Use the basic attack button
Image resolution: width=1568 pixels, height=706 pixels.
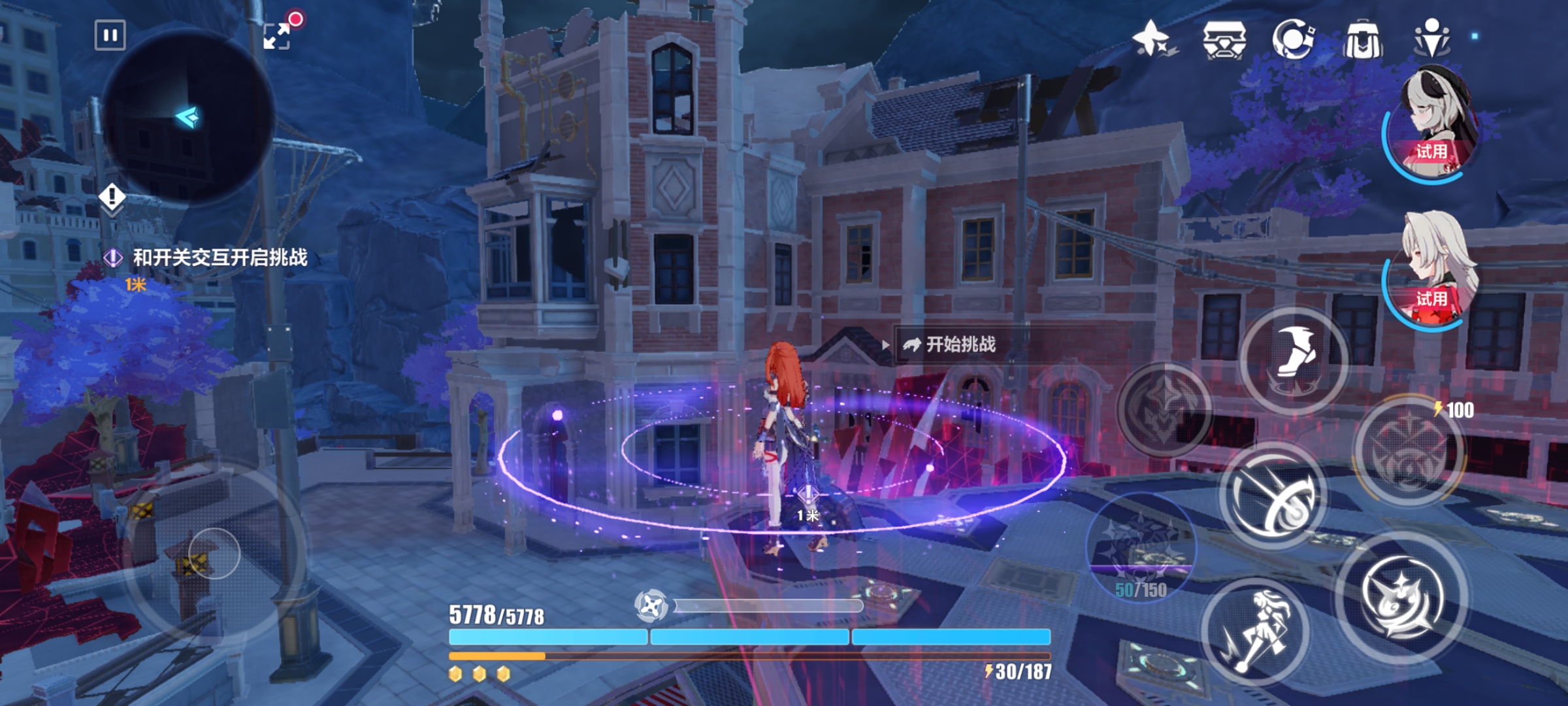coord(1401,597)
